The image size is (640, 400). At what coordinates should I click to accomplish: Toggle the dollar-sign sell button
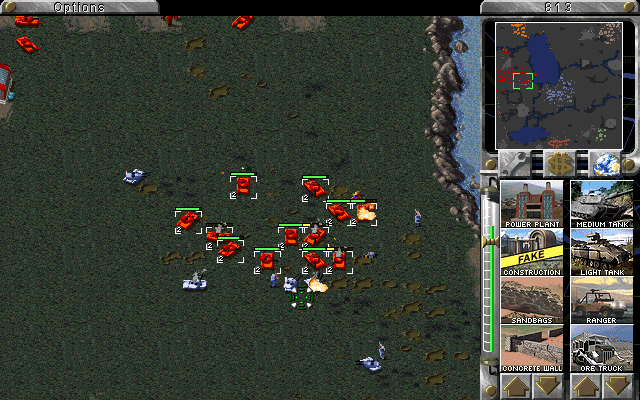click(559, 163)
